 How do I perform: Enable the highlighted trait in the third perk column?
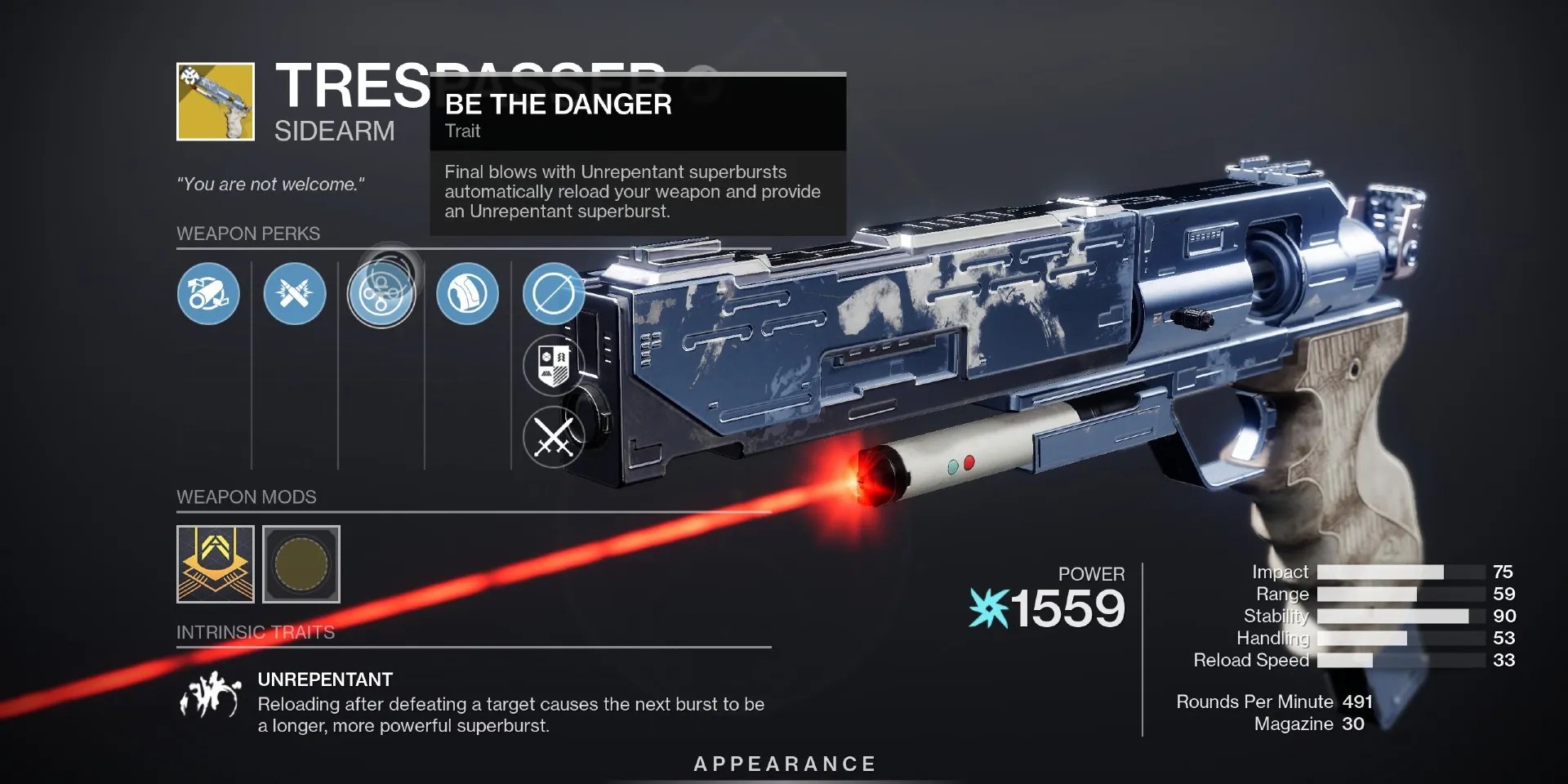[382, 292]
